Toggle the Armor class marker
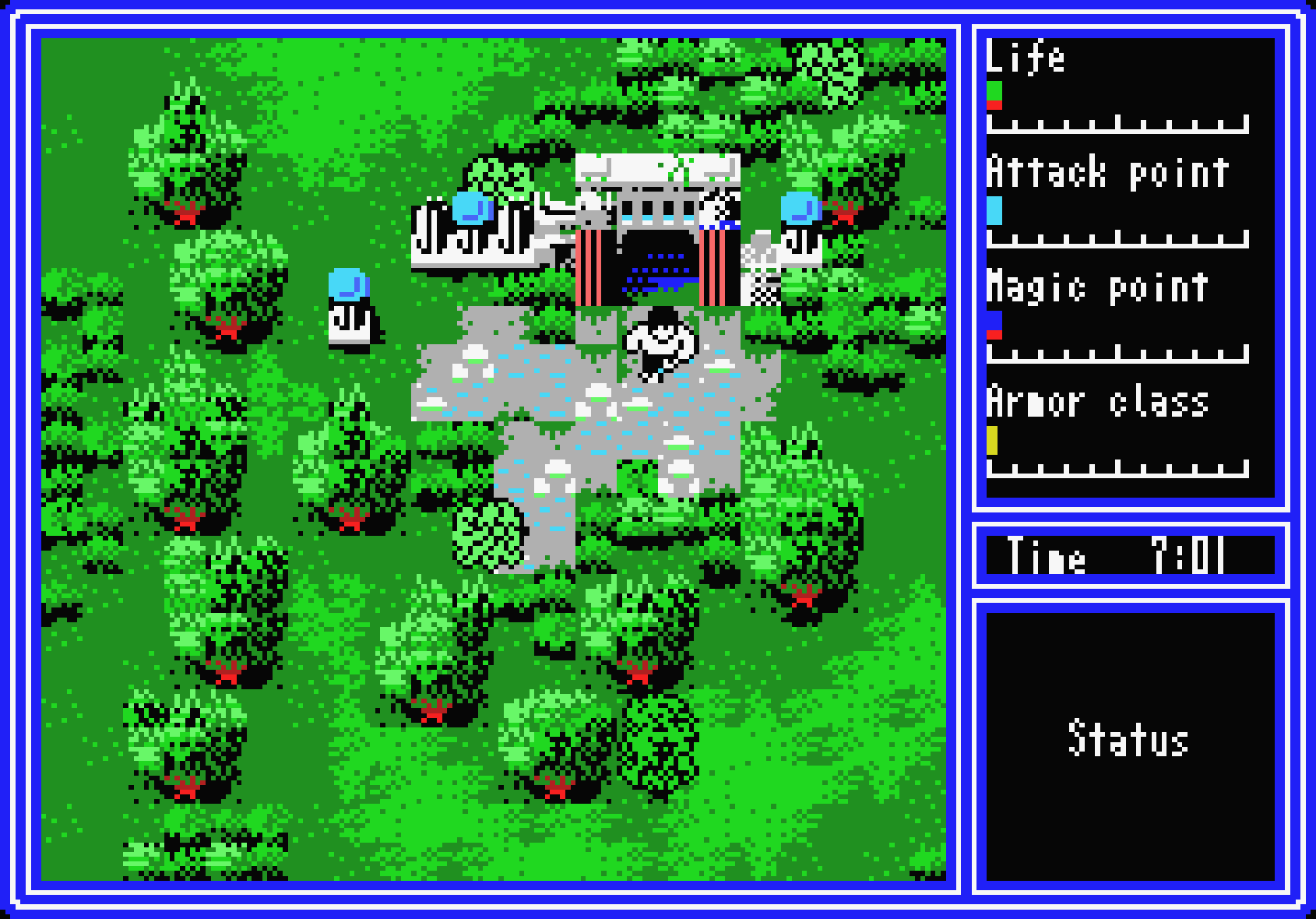 (x=994, y=441)
